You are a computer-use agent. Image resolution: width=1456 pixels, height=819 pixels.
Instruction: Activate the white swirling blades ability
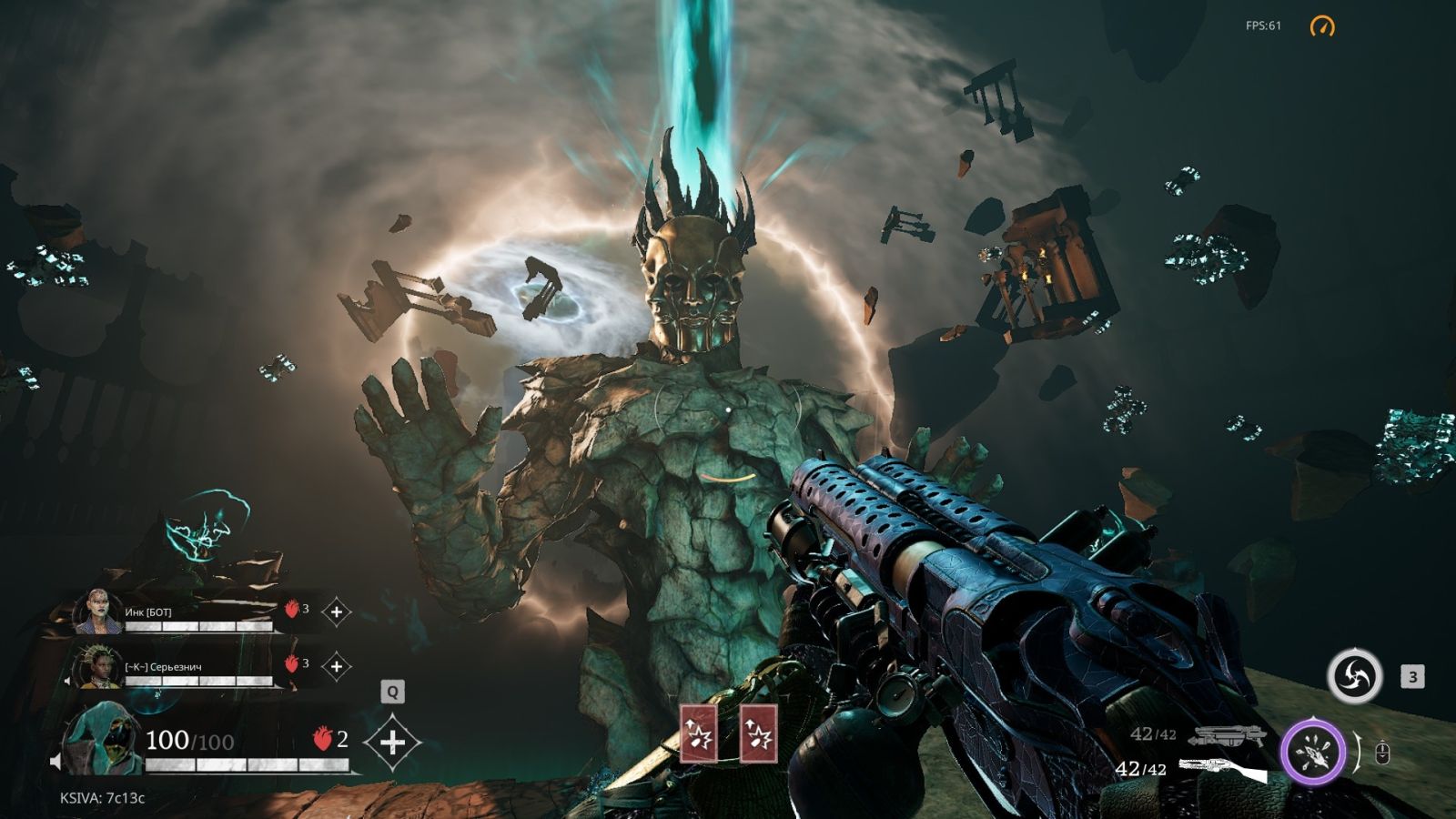pos(1354,676)
